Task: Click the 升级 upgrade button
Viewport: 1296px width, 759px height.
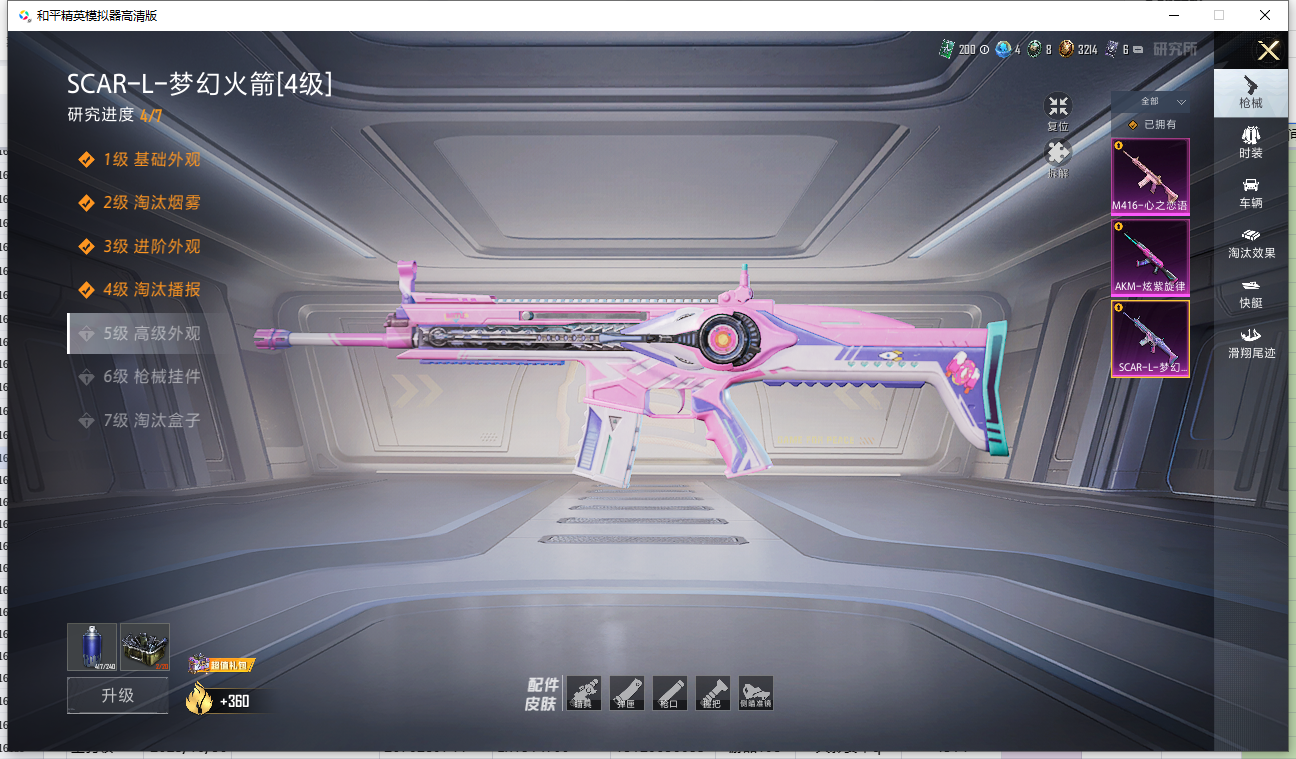Action: click(x=118, y=695)
